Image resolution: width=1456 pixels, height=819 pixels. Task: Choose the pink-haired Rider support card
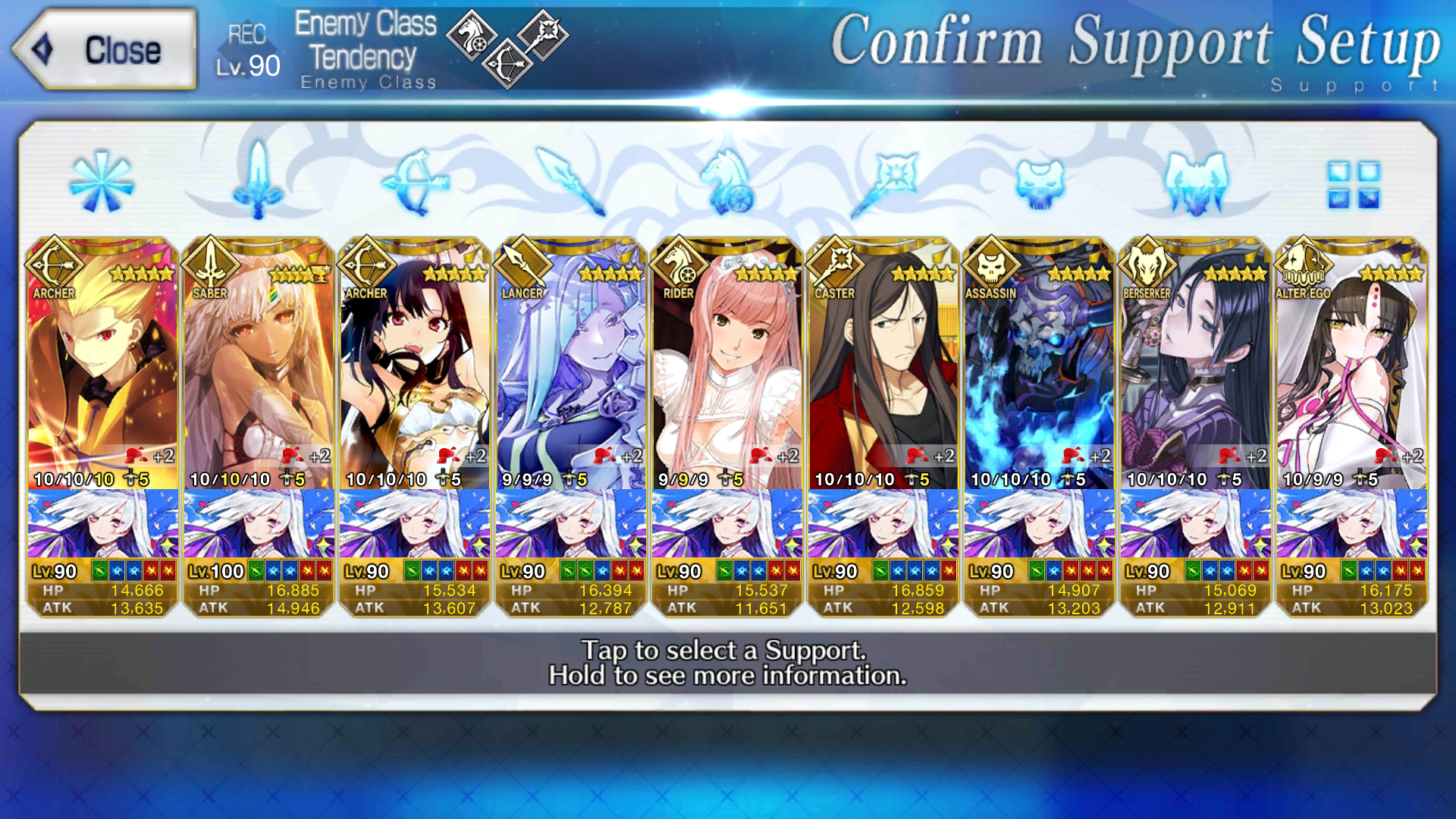(727, 425)
